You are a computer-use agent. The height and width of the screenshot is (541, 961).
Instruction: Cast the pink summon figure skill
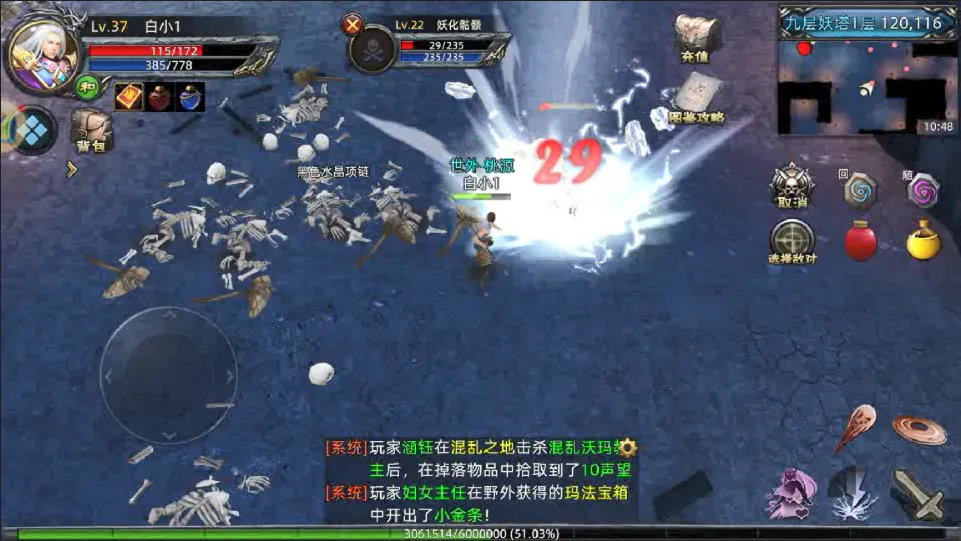tap(792, 493)
